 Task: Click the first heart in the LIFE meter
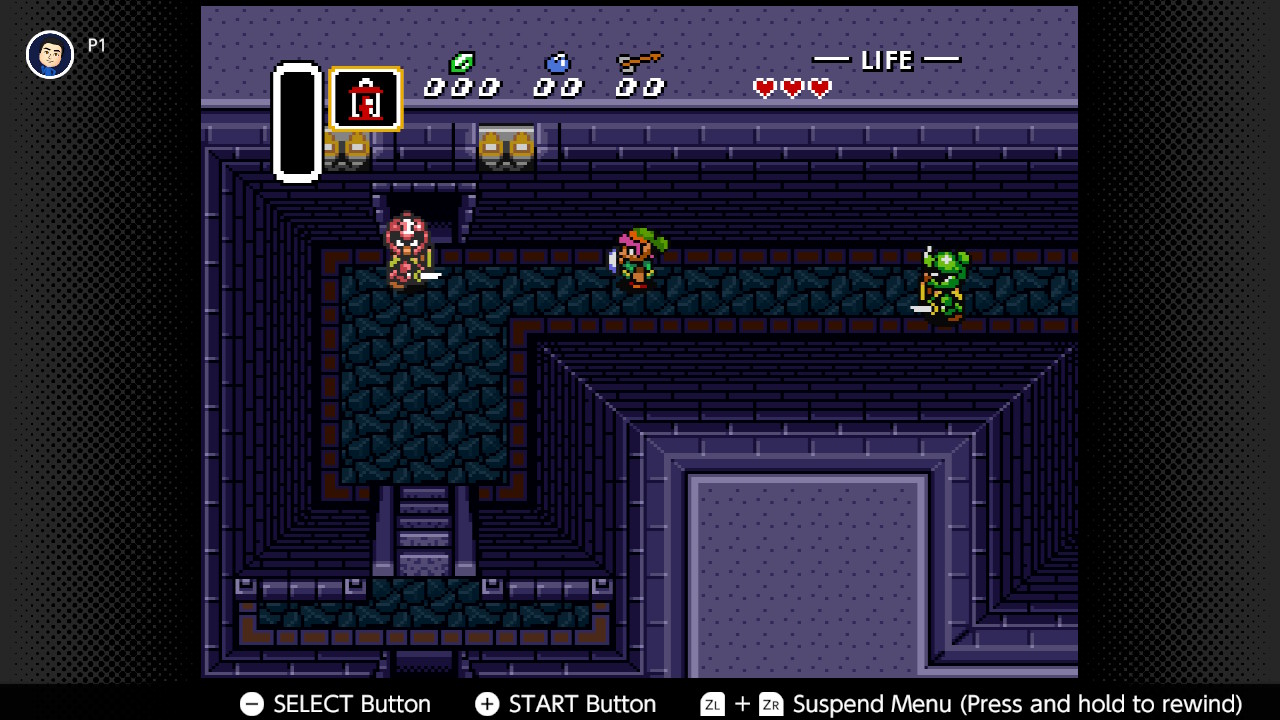(764, 88)
